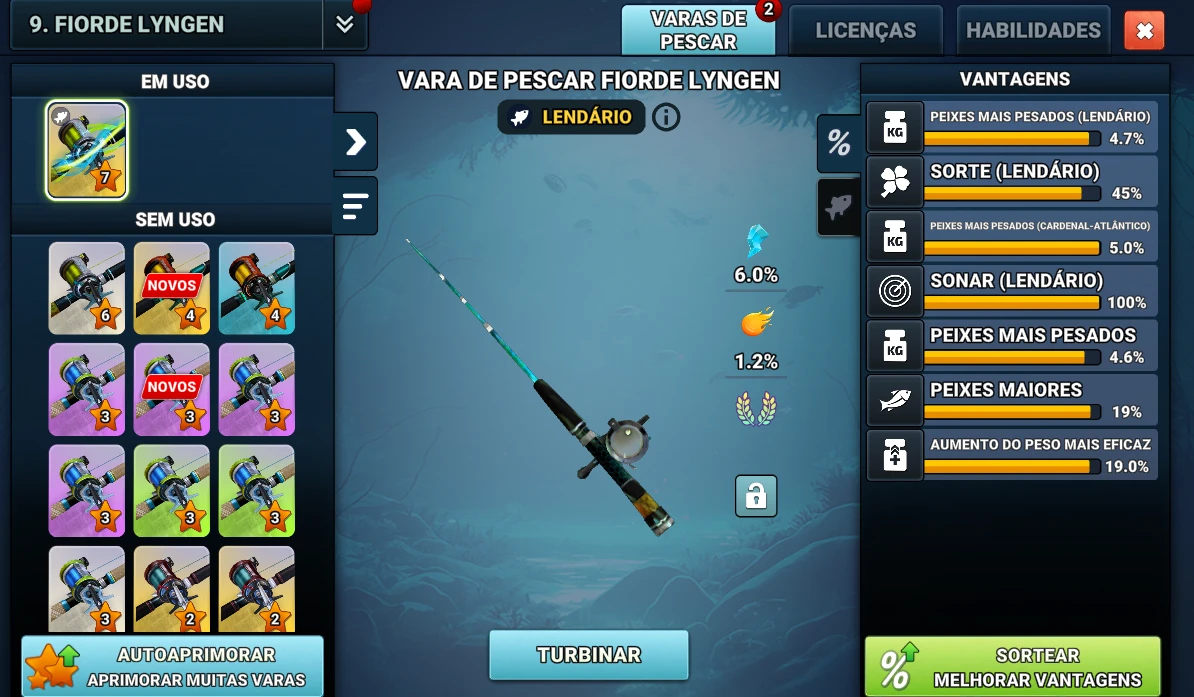Select the Sorte (Lendário) advantage row
Screen dimensions: 1194x697
[x=1012, y=181]
